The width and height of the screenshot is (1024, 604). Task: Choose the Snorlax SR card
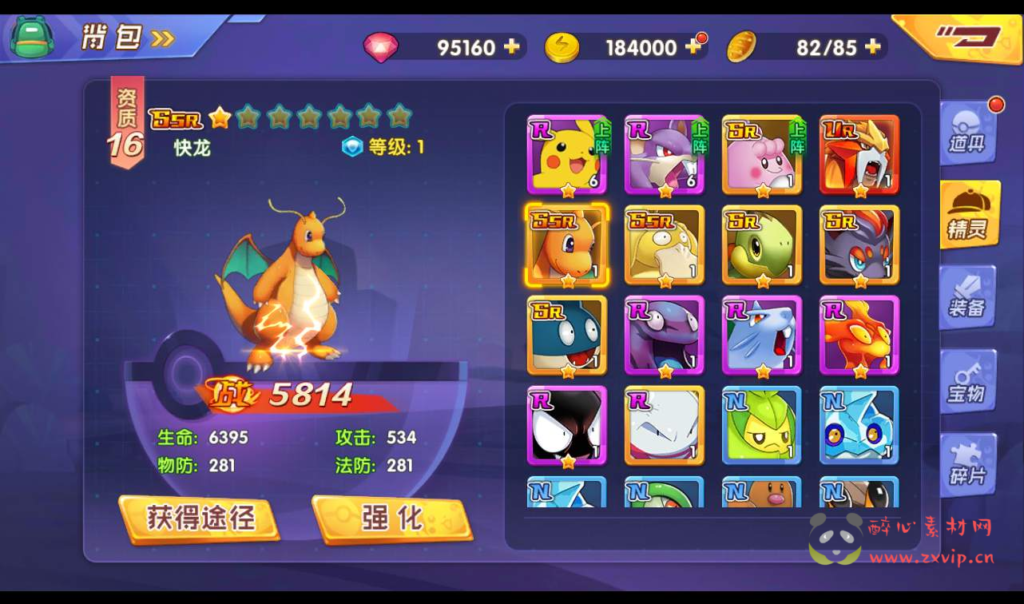tap(567, 336)
